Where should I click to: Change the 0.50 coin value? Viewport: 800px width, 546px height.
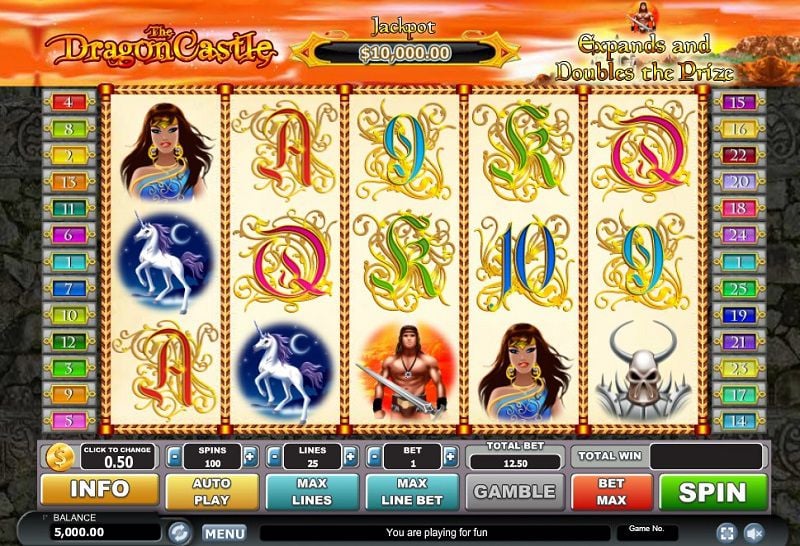[x=119, y=457]
